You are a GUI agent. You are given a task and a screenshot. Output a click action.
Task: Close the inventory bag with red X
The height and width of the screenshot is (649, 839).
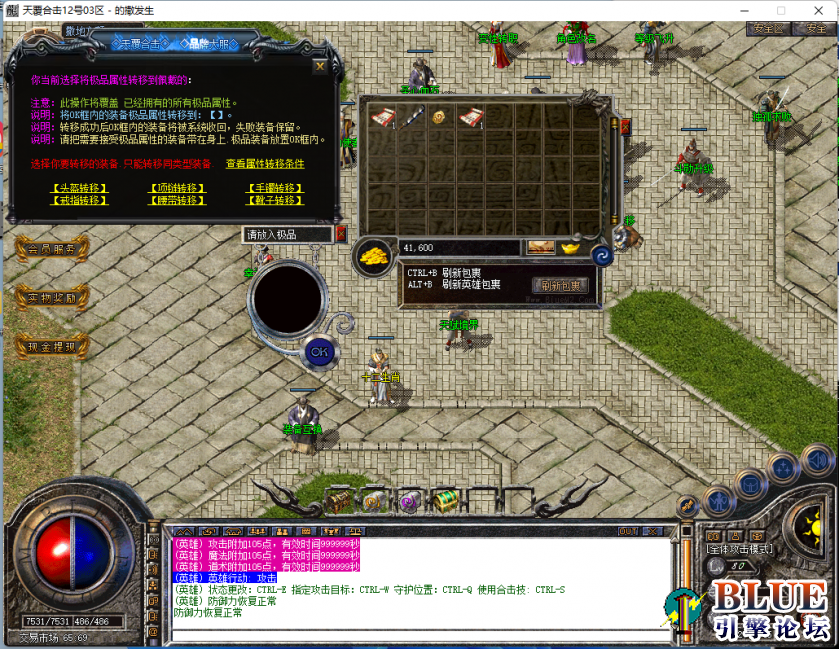click(626, 127)
